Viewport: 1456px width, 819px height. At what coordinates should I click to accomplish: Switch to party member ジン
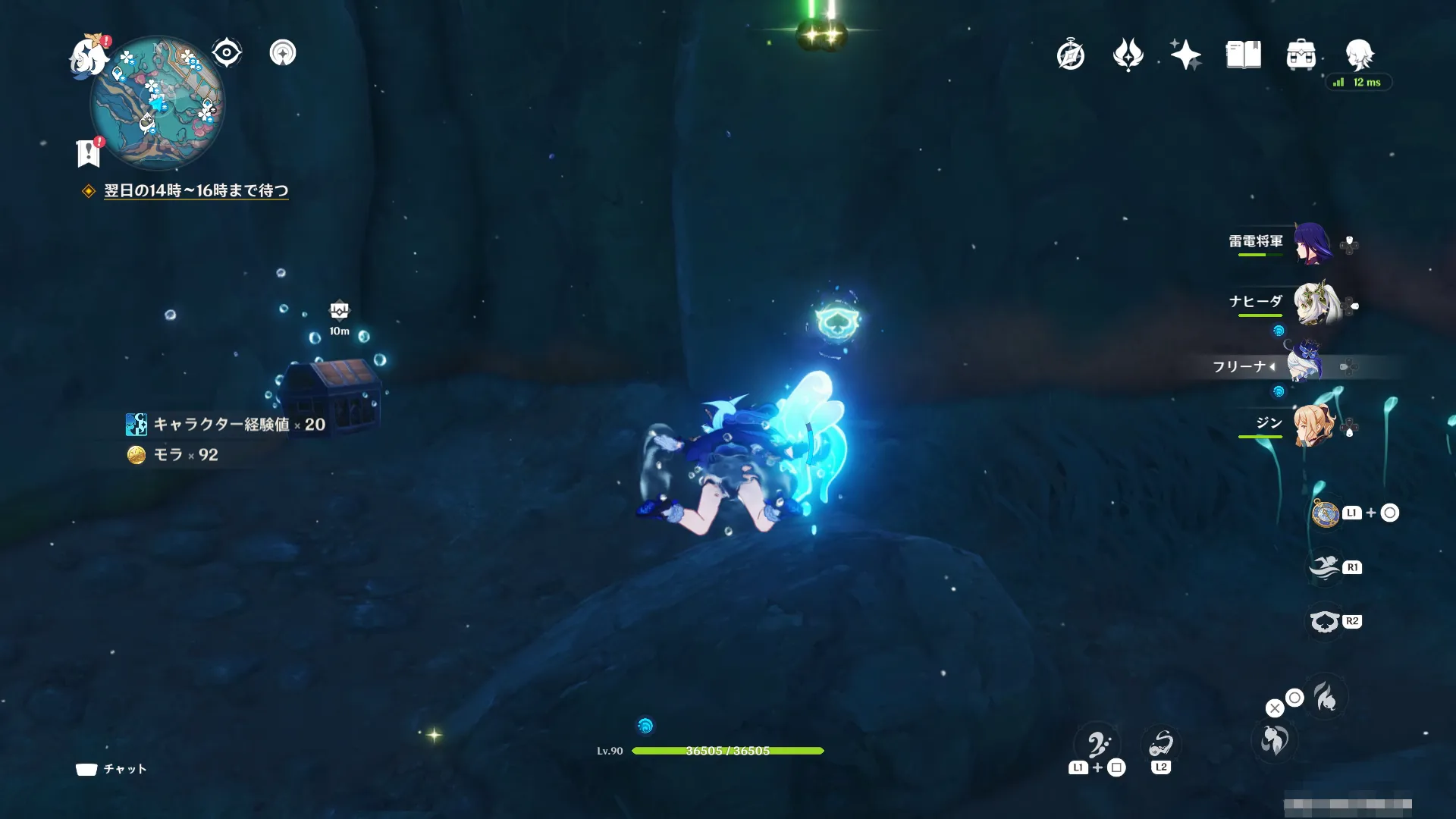(x=1313, y=425)
